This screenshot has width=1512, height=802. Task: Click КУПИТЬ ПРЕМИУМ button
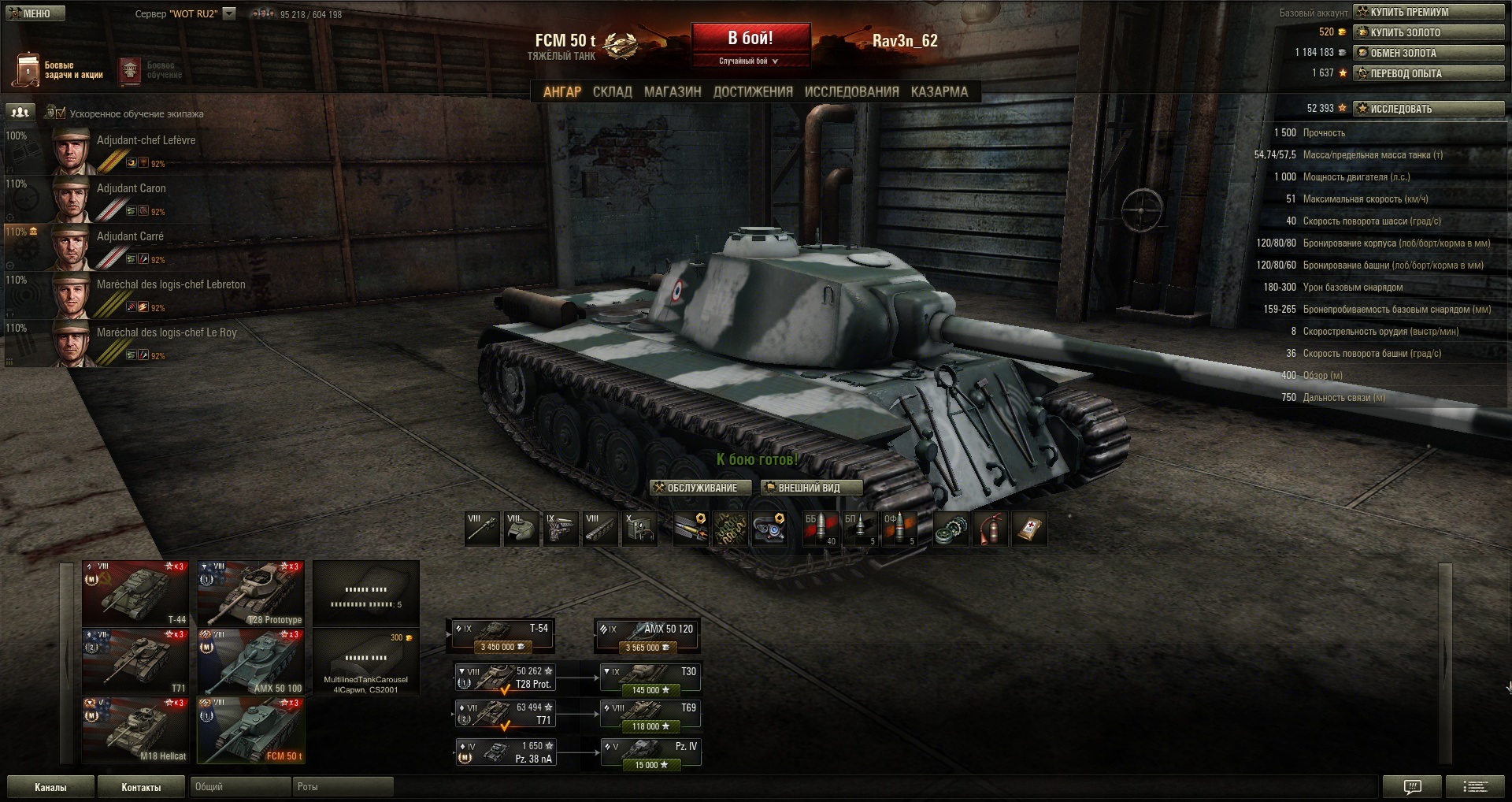point(1428,12)
